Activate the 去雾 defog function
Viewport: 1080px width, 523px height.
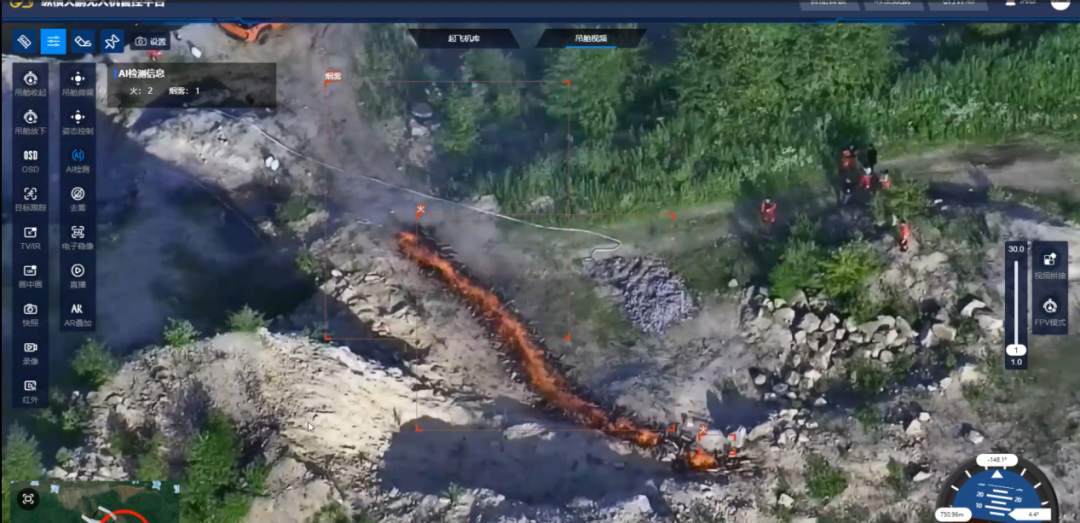point(78,198)
